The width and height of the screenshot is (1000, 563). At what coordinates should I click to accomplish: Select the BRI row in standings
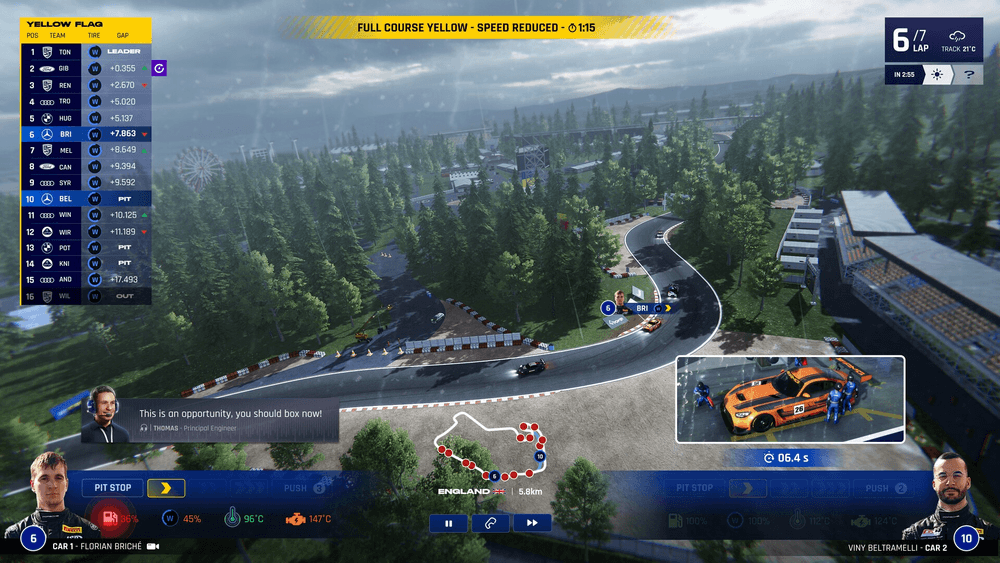click(x=86, y=134)
